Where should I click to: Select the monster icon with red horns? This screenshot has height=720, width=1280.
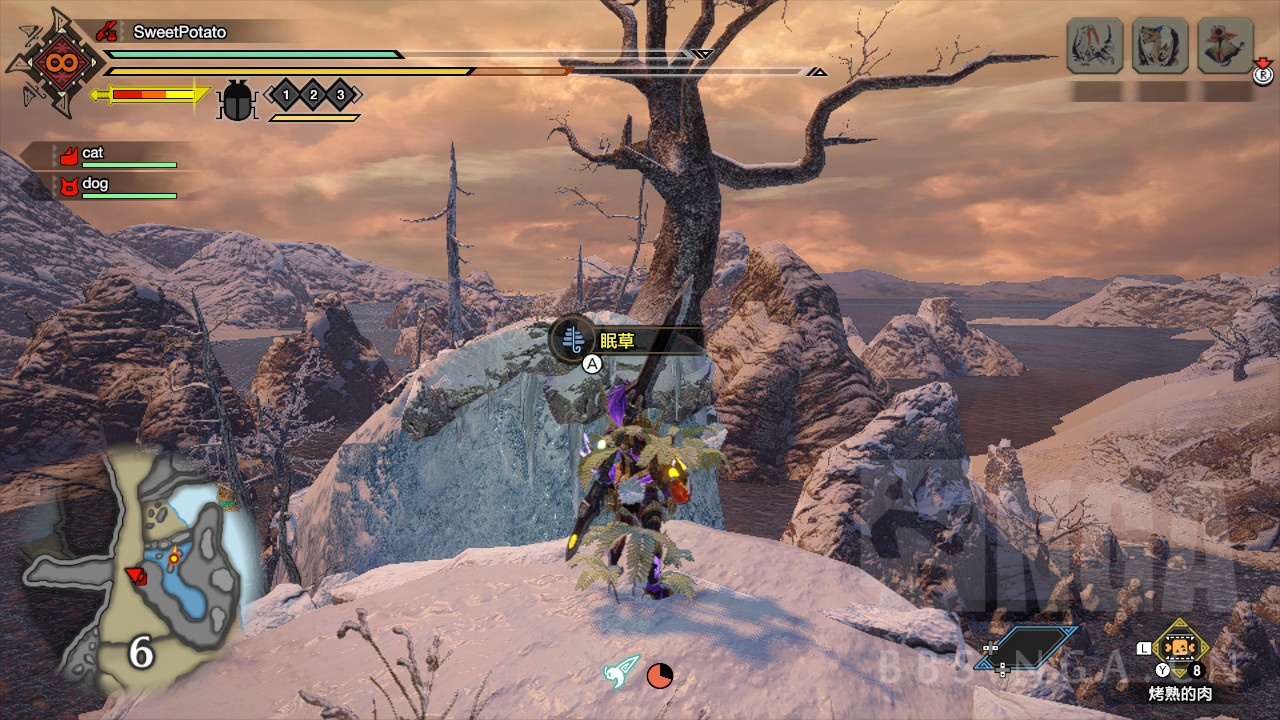(1095, 46)
